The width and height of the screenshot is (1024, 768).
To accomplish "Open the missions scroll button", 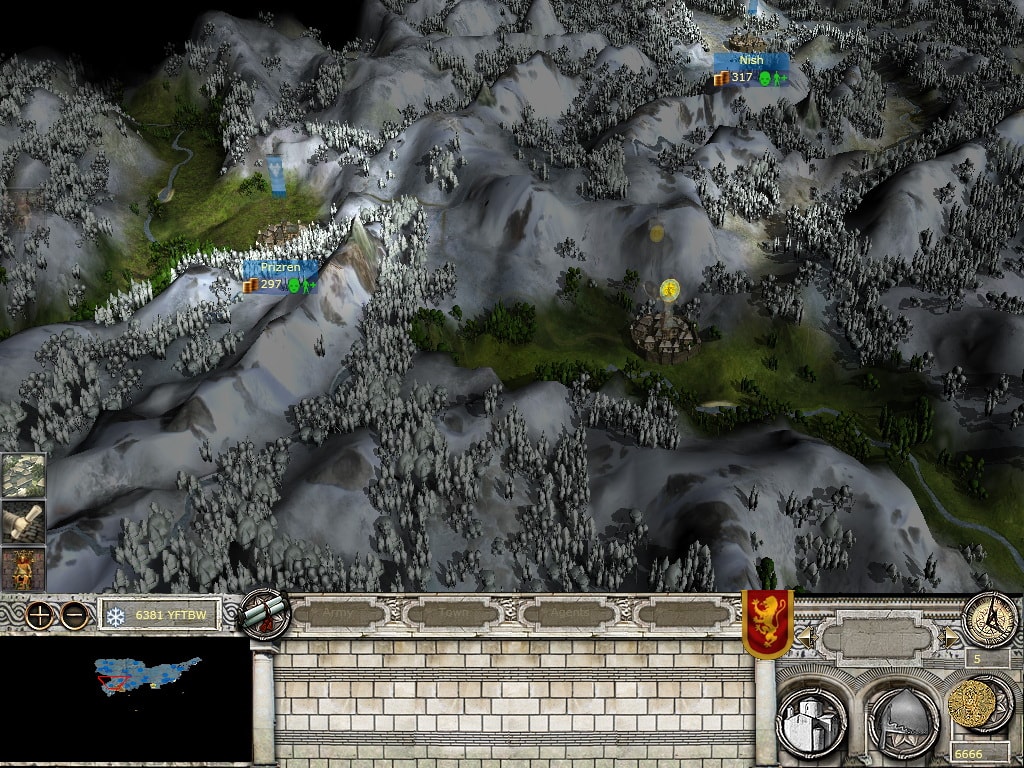I will click(x=264, y=614).
